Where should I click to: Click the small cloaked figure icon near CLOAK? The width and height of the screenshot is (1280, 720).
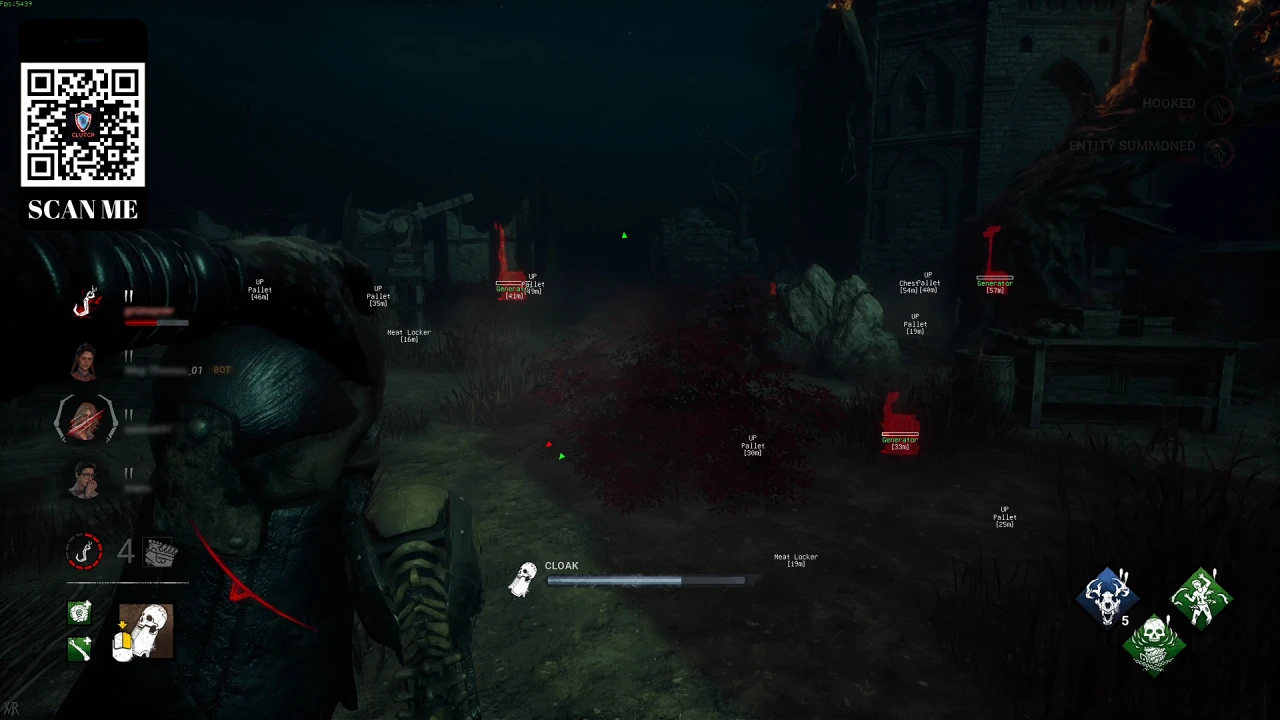[x=523, y=578]
